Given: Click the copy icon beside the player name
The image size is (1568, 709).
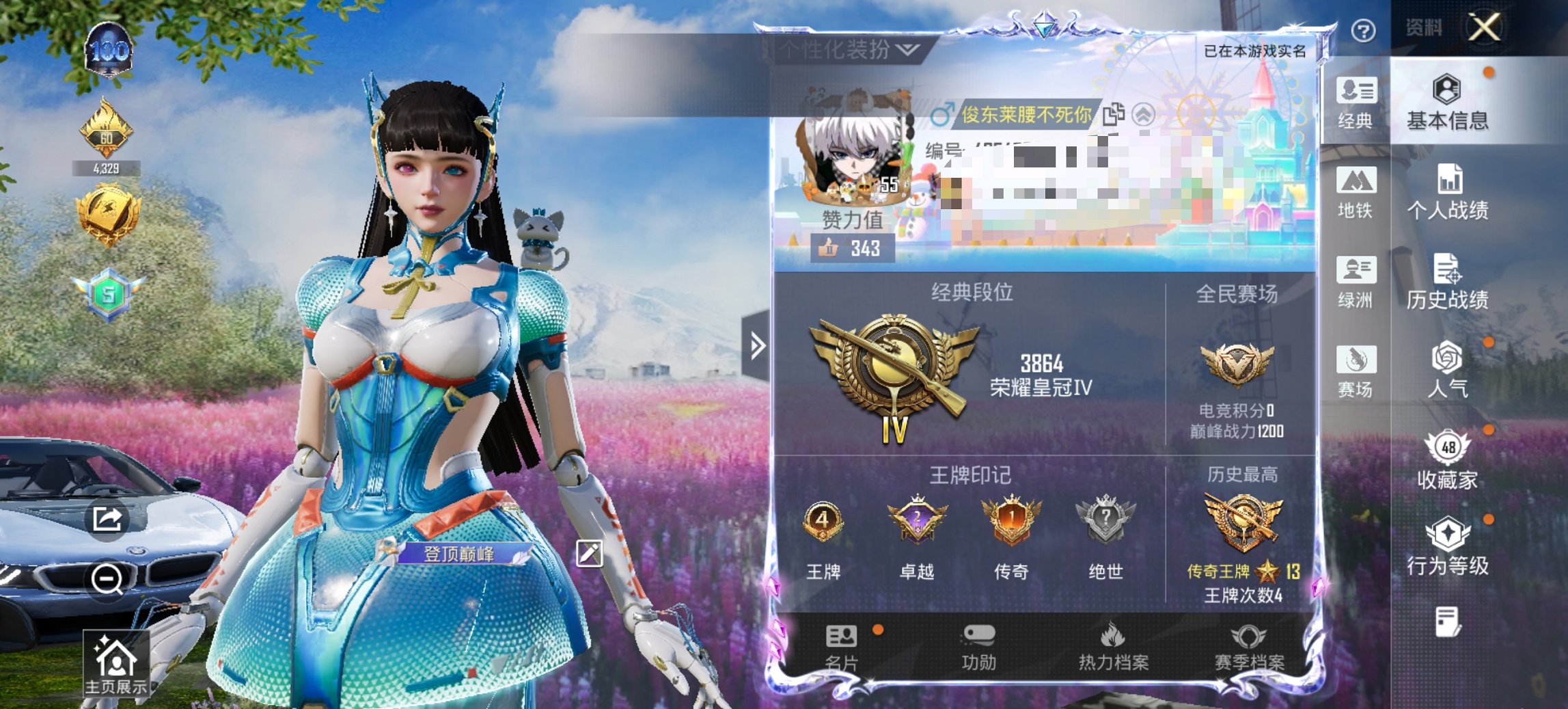Looking at the screenshot, I should (1114, 116).
